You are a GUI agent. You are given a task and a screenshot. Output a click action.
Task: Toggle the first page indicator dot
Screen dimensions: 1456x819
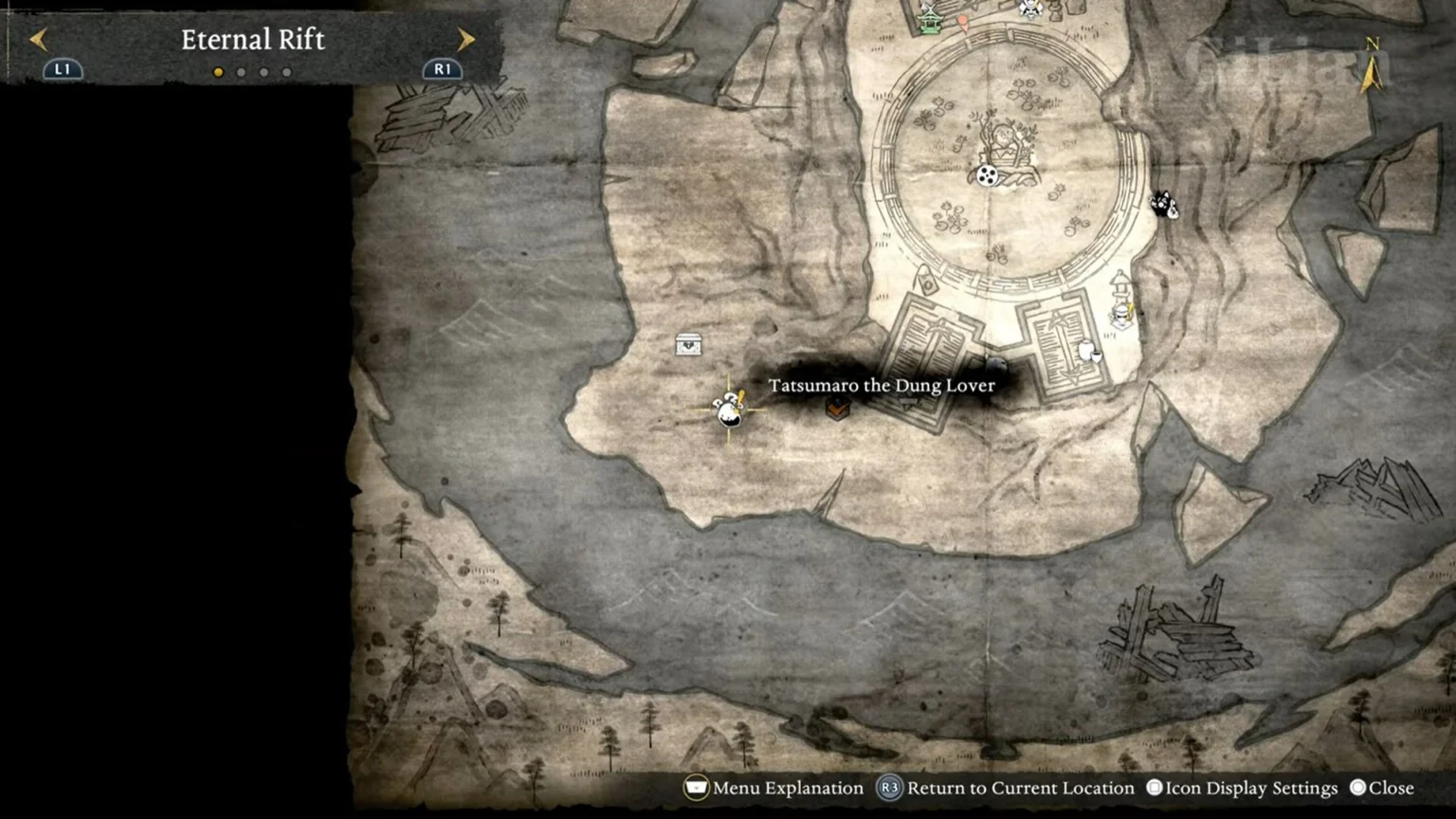218,71
